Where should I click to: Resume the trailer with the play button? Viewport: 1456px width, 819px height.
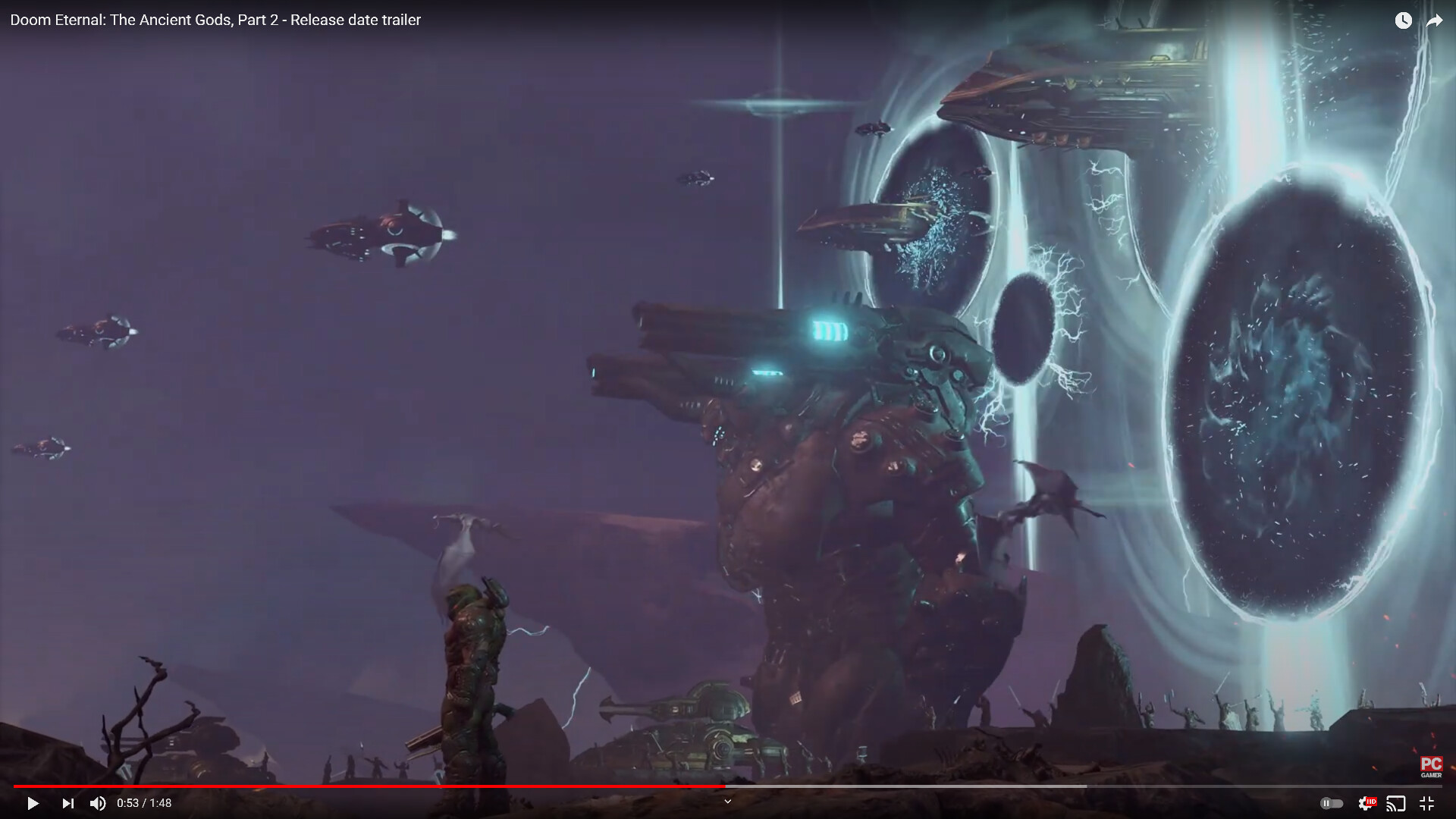(x=32, y=803)
